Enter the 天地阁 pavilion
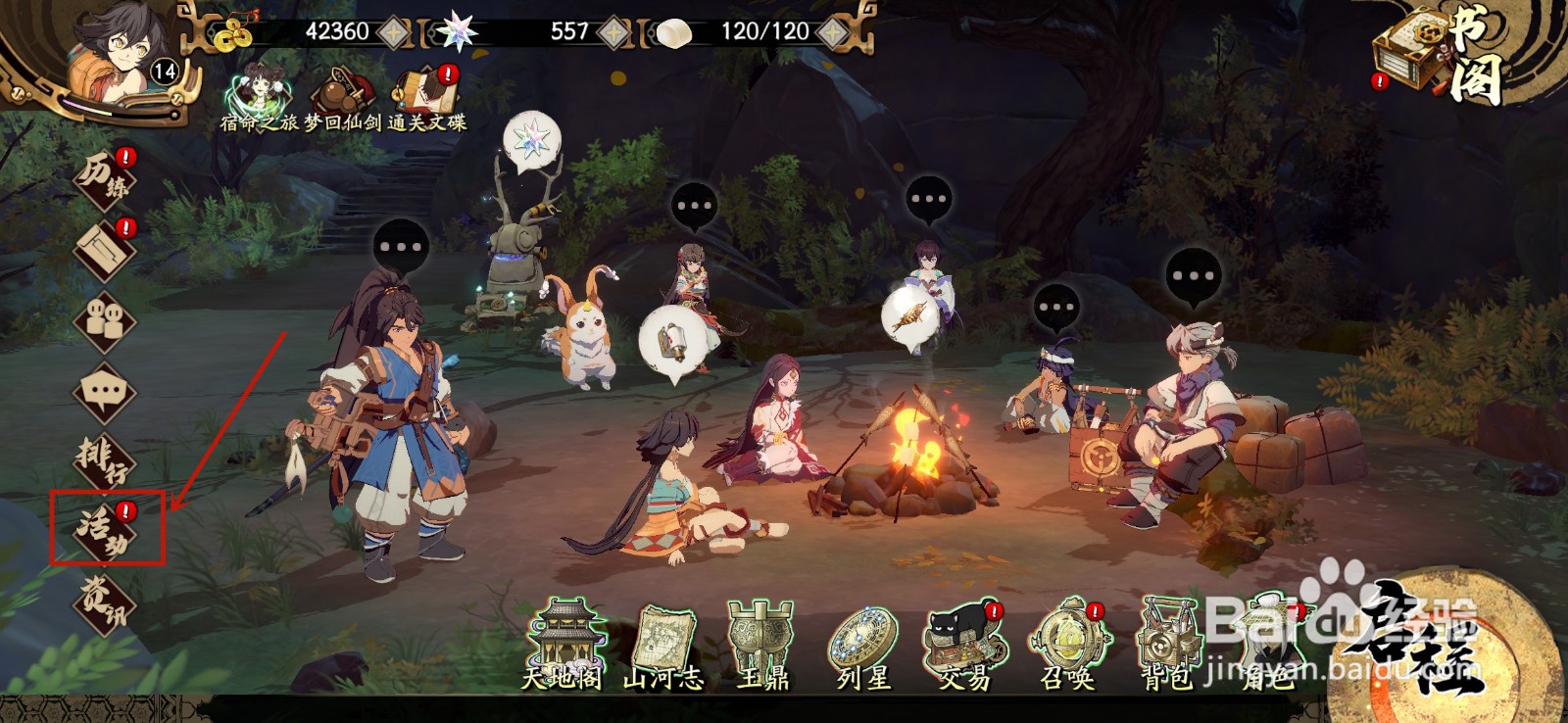Viewport: 1568px width, 723px height. (x=562, y=645)
